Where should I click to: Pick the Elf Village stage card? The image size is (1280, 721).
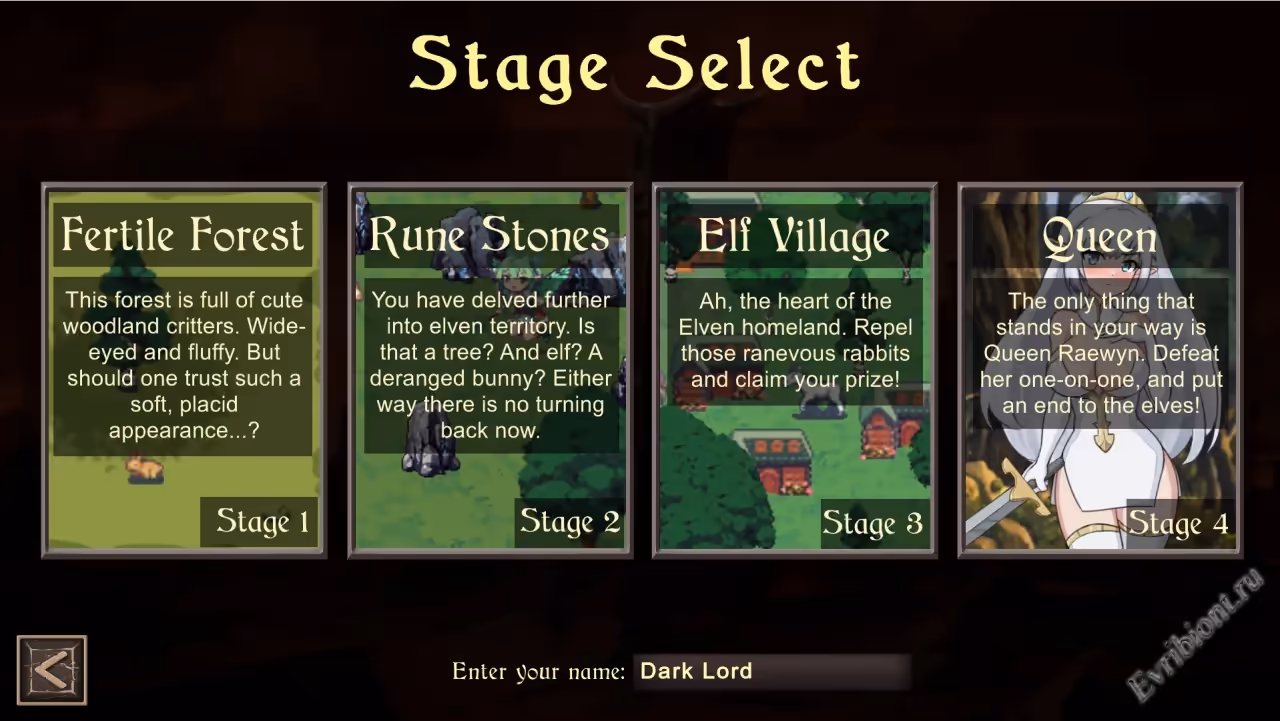click(x=795, y=370)
